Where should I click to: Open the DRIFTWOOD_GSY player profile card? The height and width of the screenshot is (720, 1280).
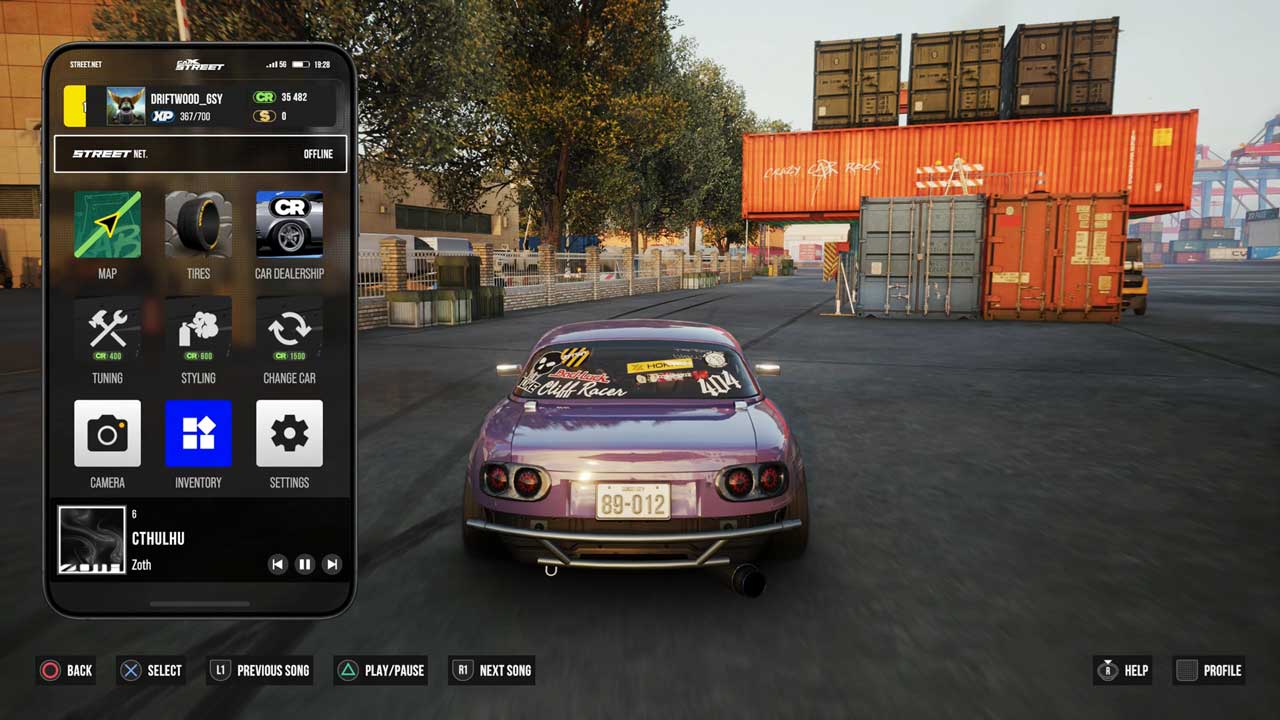point(200,107)
